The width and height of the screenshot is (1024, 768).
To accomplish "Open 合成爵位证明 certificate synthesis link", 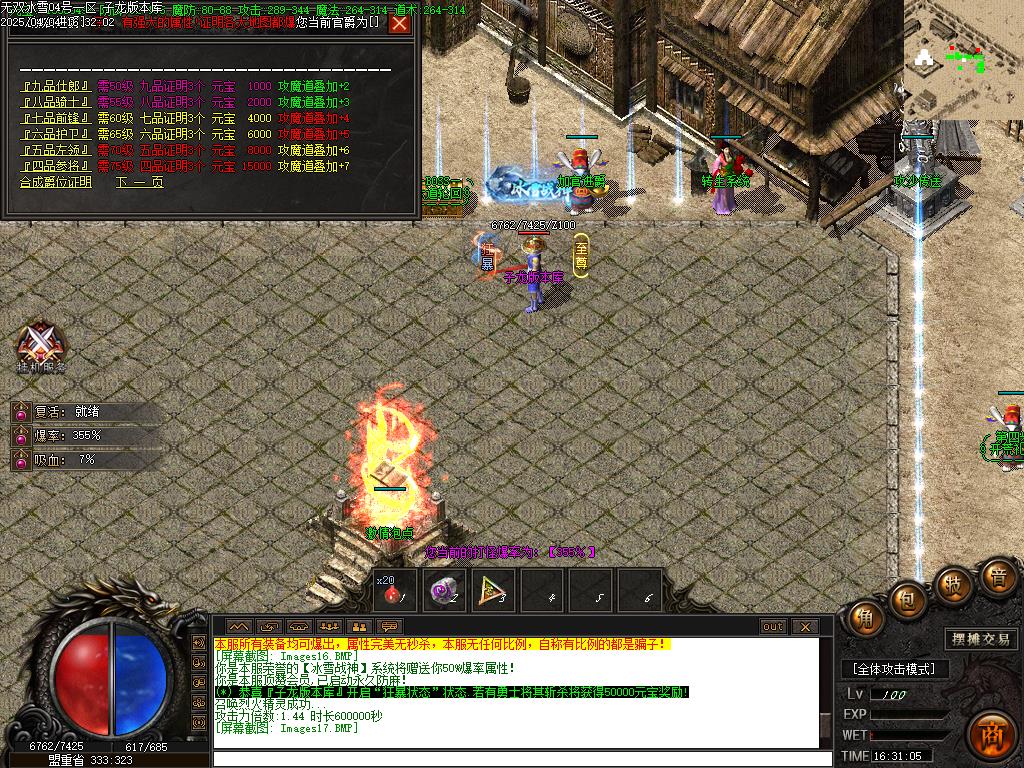I will click(56, 183).
